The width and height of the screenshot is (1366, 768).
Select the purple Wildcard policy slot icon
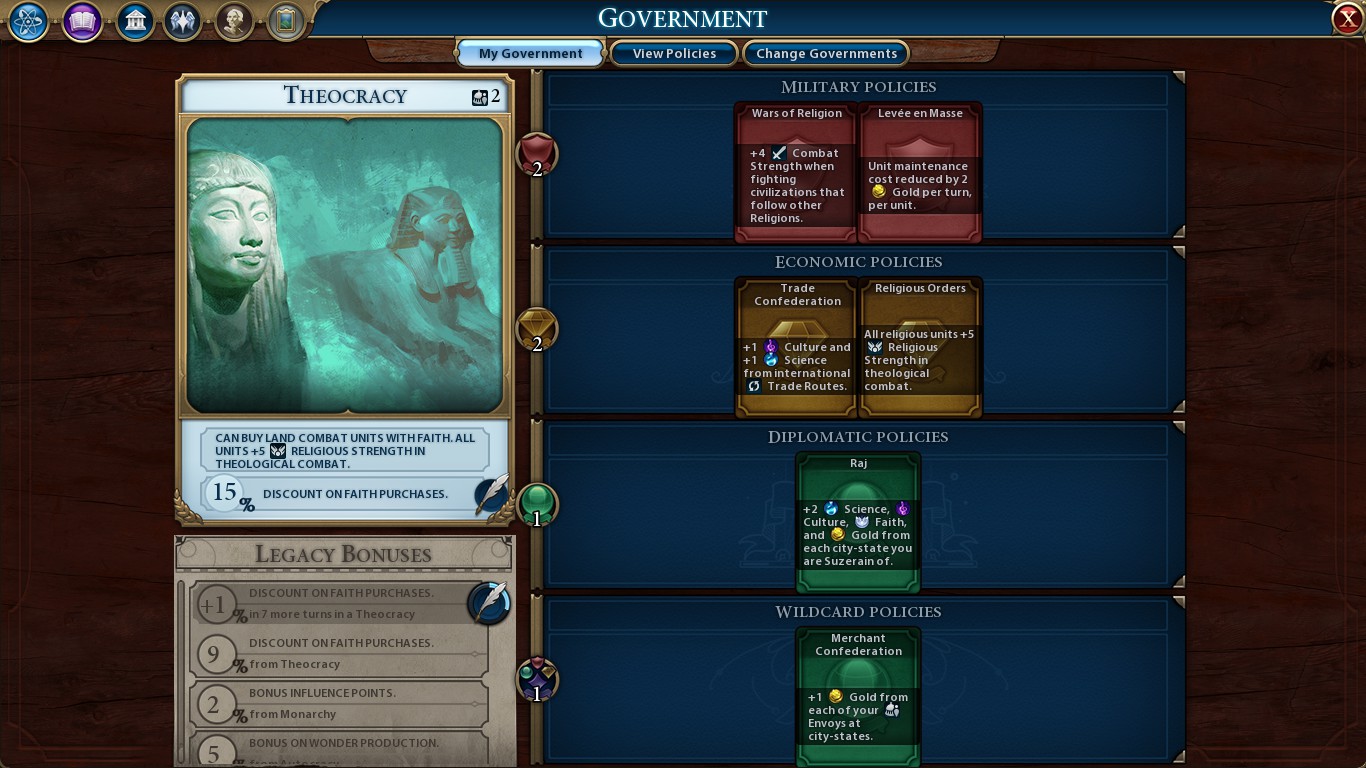coord(536,679)
